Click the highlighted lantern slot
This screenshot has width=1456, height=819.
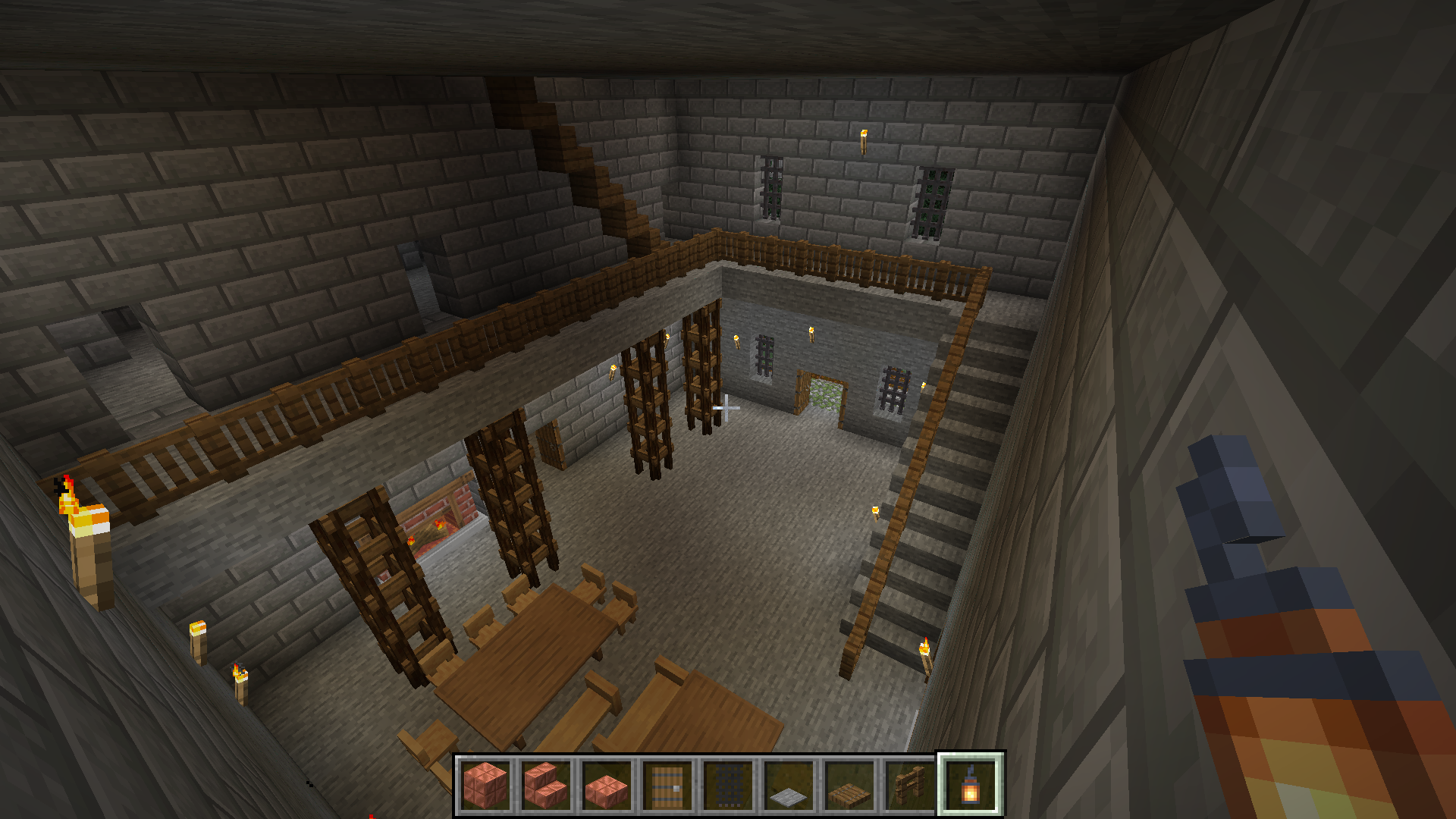(x=971, y=785)
